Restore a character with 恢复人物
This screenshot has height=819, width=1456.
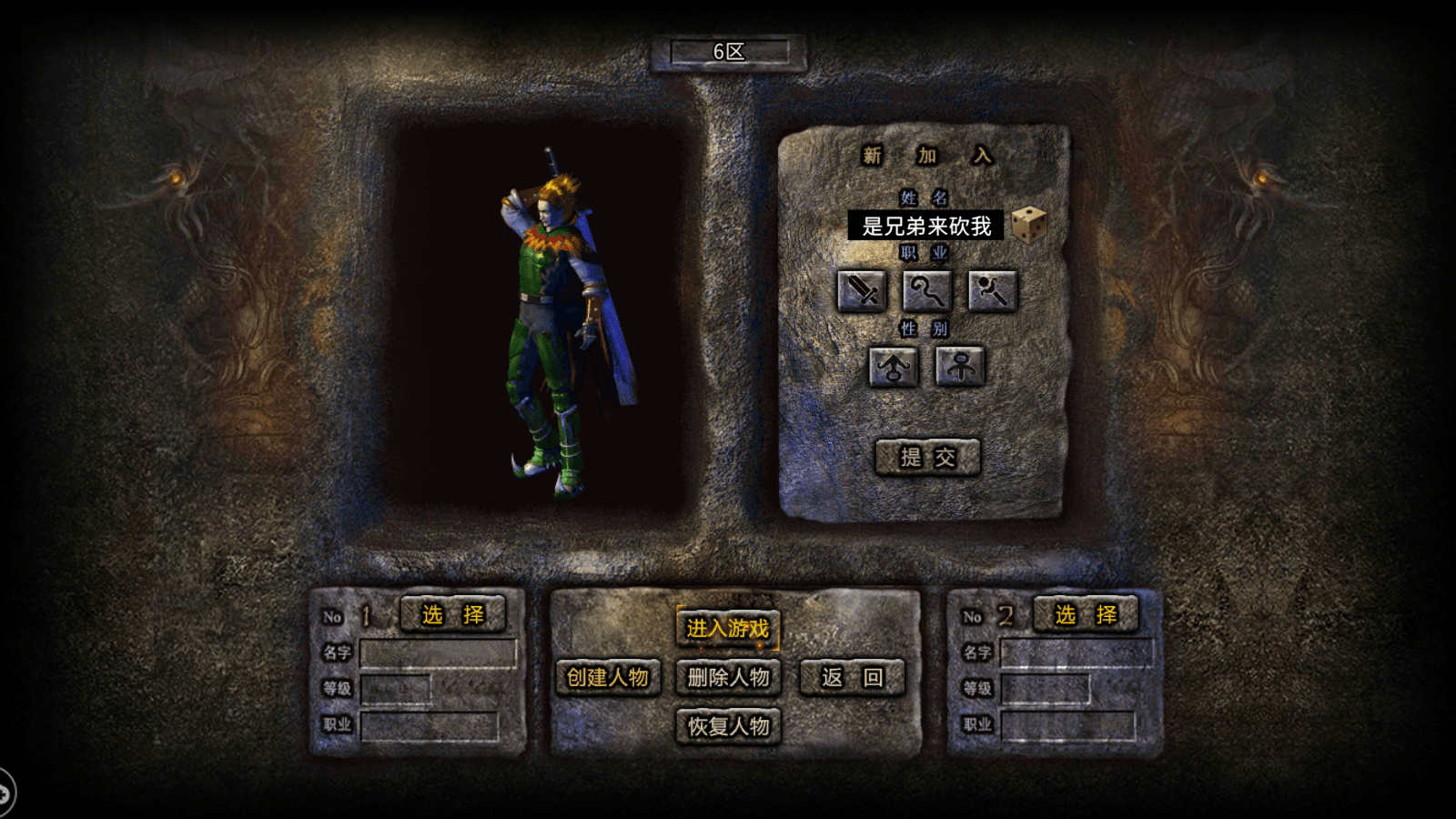pyautogui.click(x=728, y=726)
